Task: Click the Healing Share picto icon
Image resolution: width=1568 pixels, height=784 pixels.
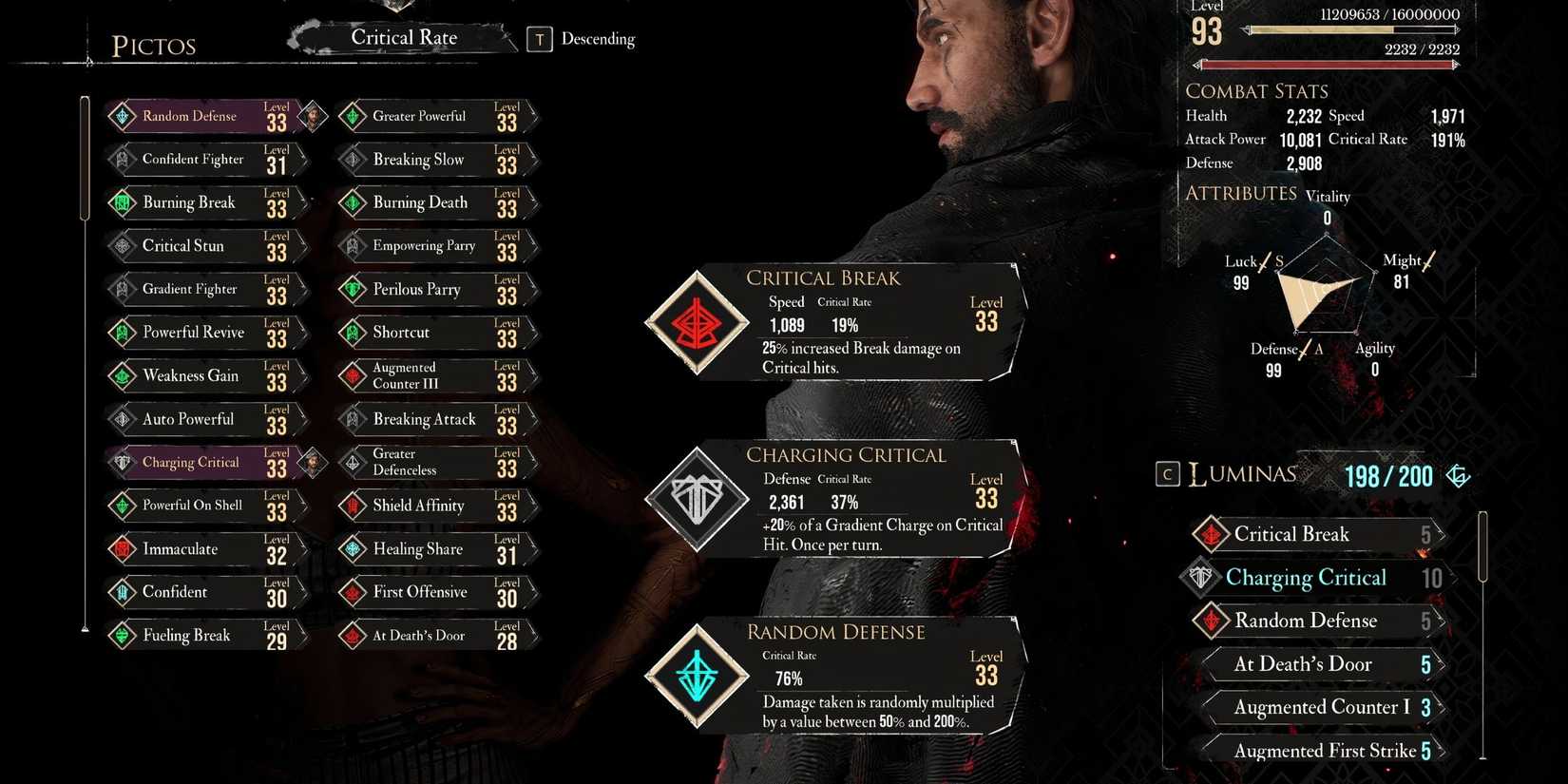Action: (x=352, y=549)
